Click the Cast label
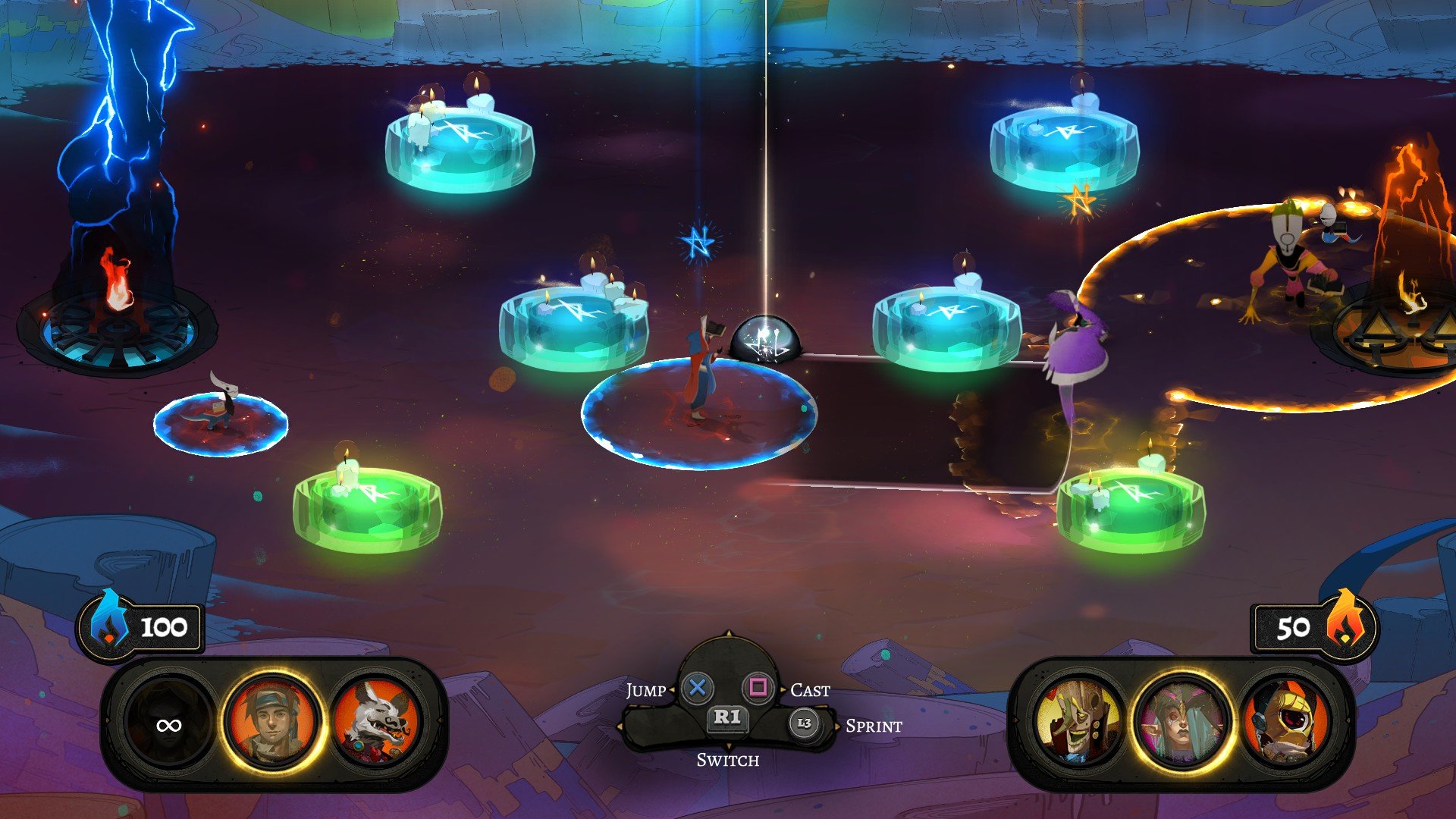 pyautogui.click(x=810, y=691)
